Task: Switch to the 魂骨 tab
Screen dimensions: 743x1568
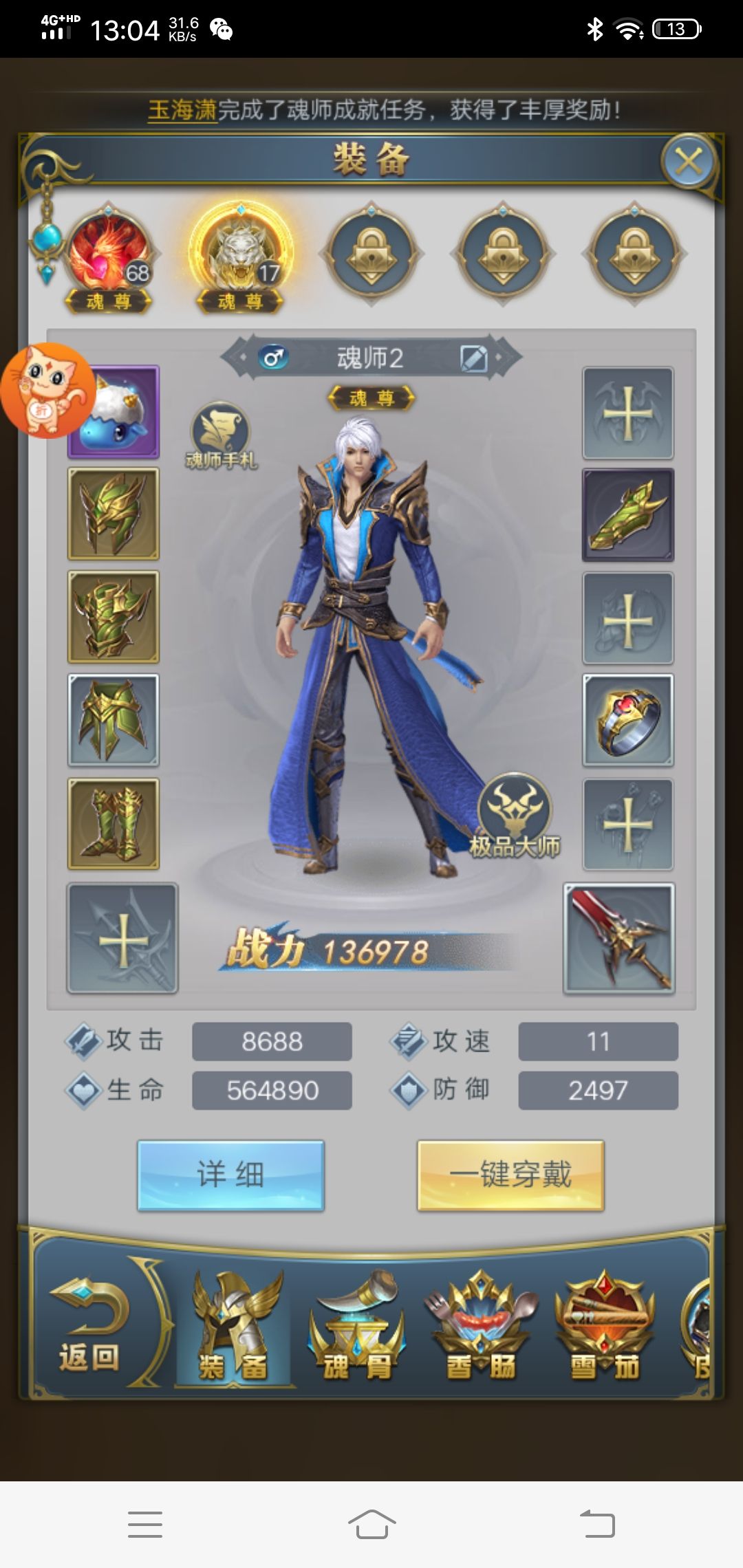Action: pos(356,1327)
